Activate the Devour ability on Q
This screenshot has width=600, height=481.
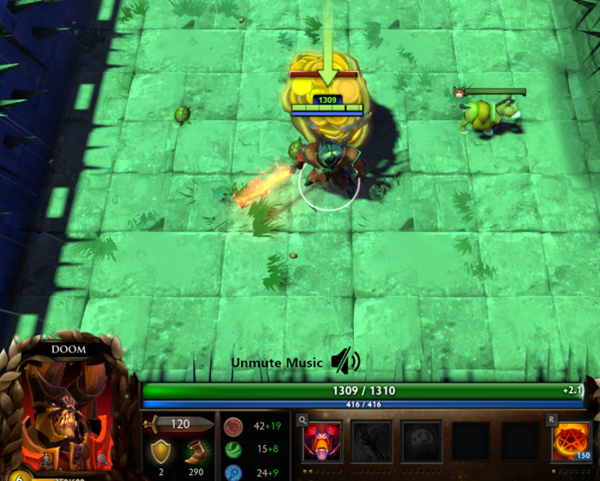(322, 441)
